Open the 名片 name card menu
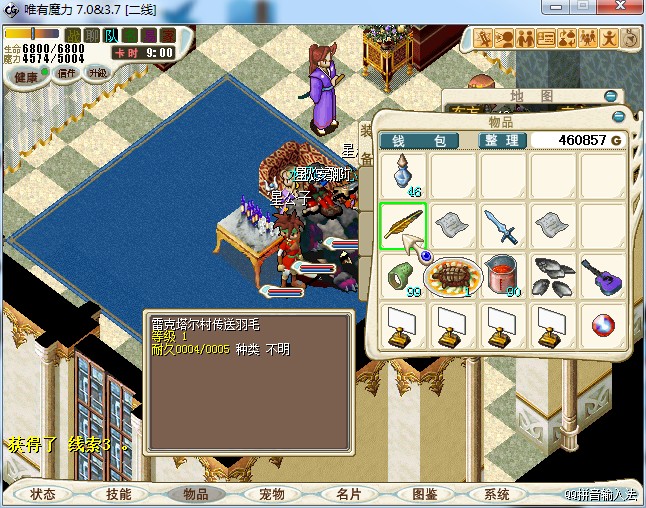This screenshot has height=508, width=646. pyautogui.click(x=348, y=494)
